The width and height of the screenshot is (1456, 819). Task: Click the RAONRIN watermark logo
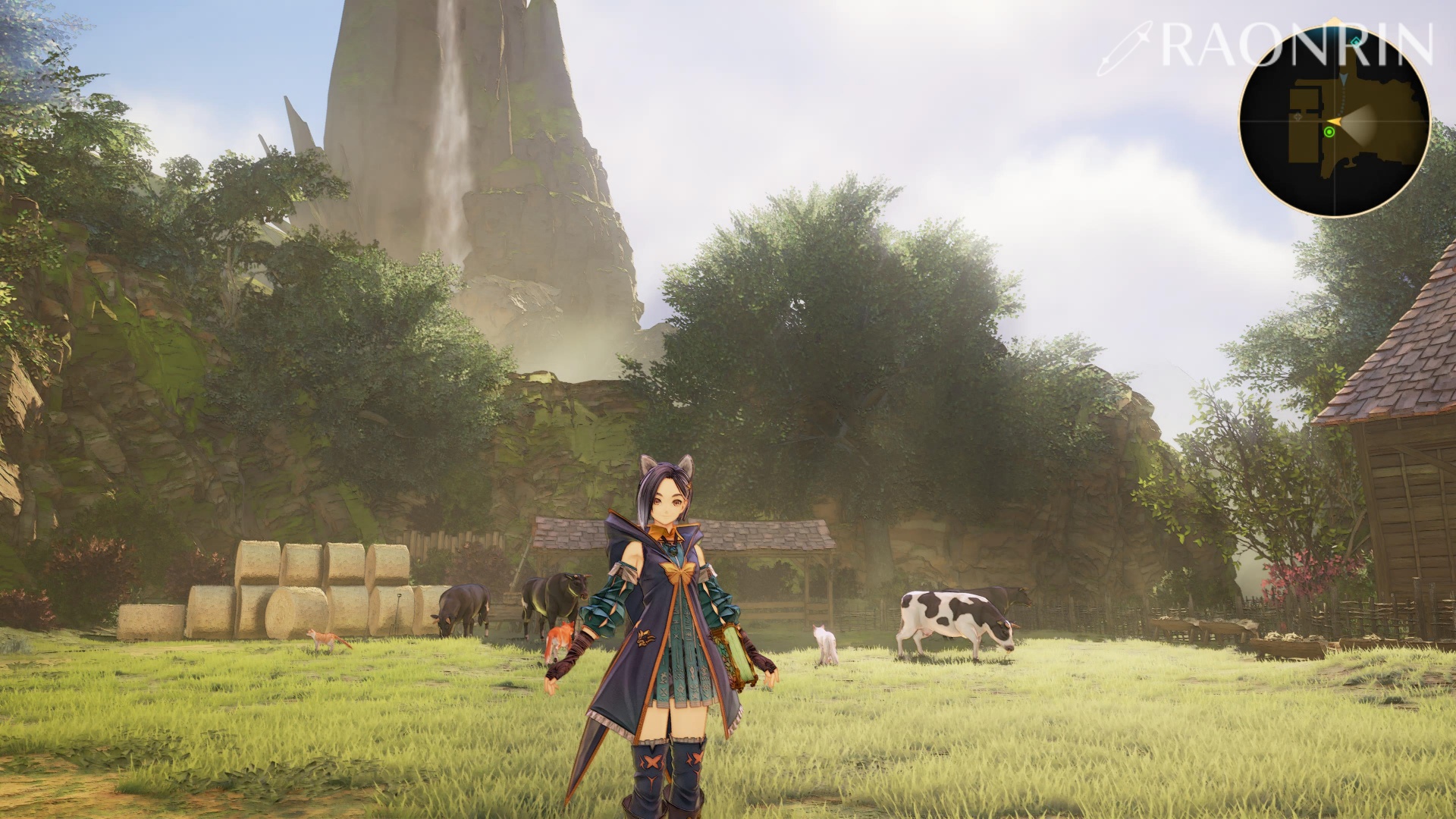coord(1265,46)
